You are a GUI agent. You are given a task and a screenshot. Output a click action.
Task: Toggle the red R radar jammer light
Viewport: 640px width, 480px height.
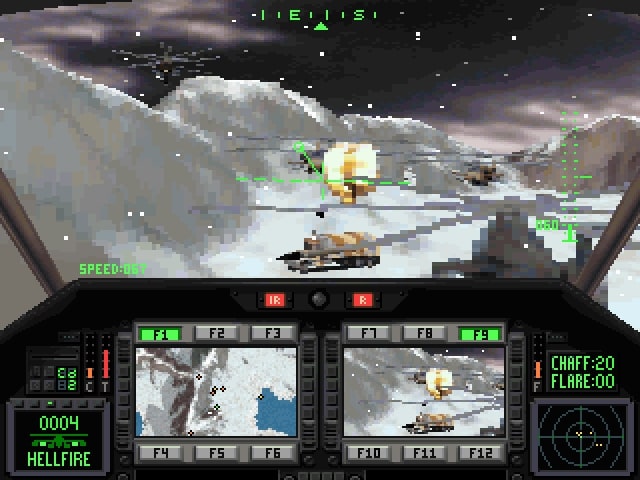(x=363, y=299)
